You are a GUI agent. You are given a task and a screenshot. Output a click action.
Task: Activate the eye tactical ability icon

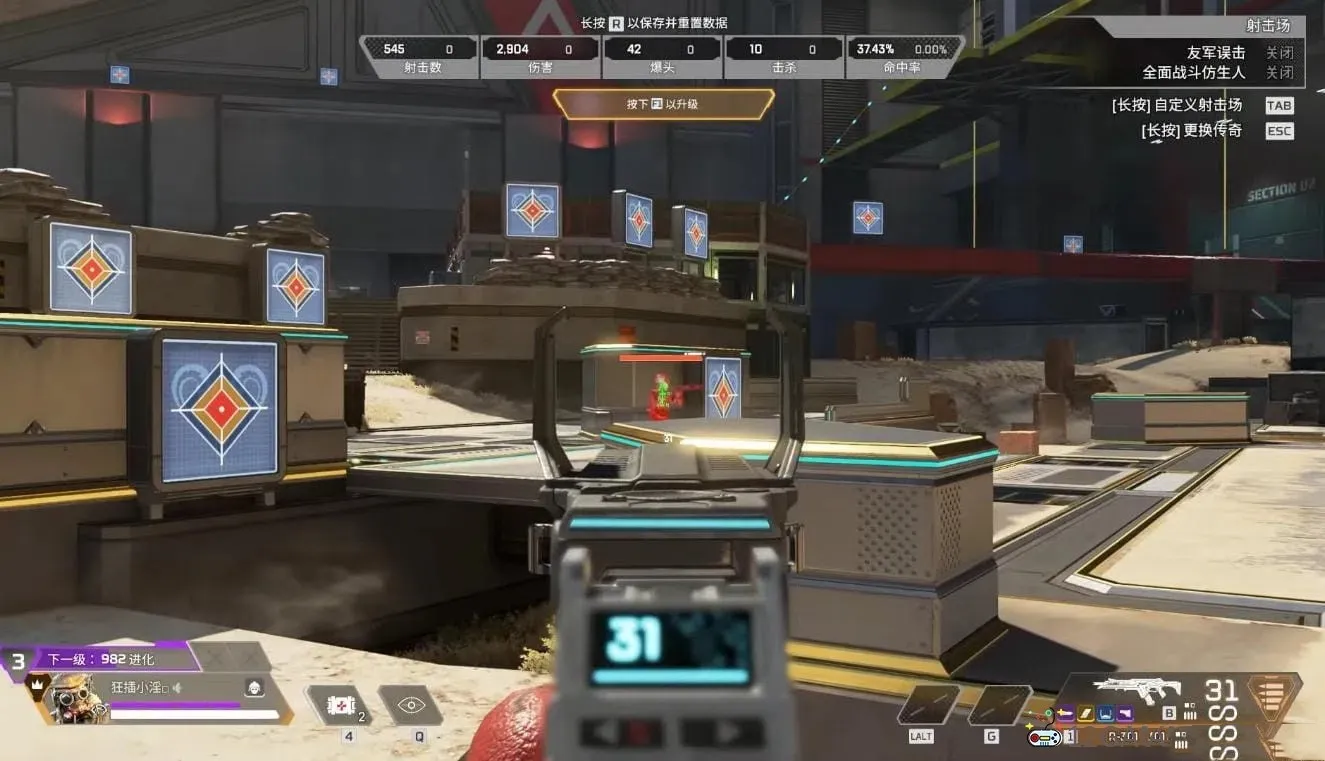coord(410,705)
